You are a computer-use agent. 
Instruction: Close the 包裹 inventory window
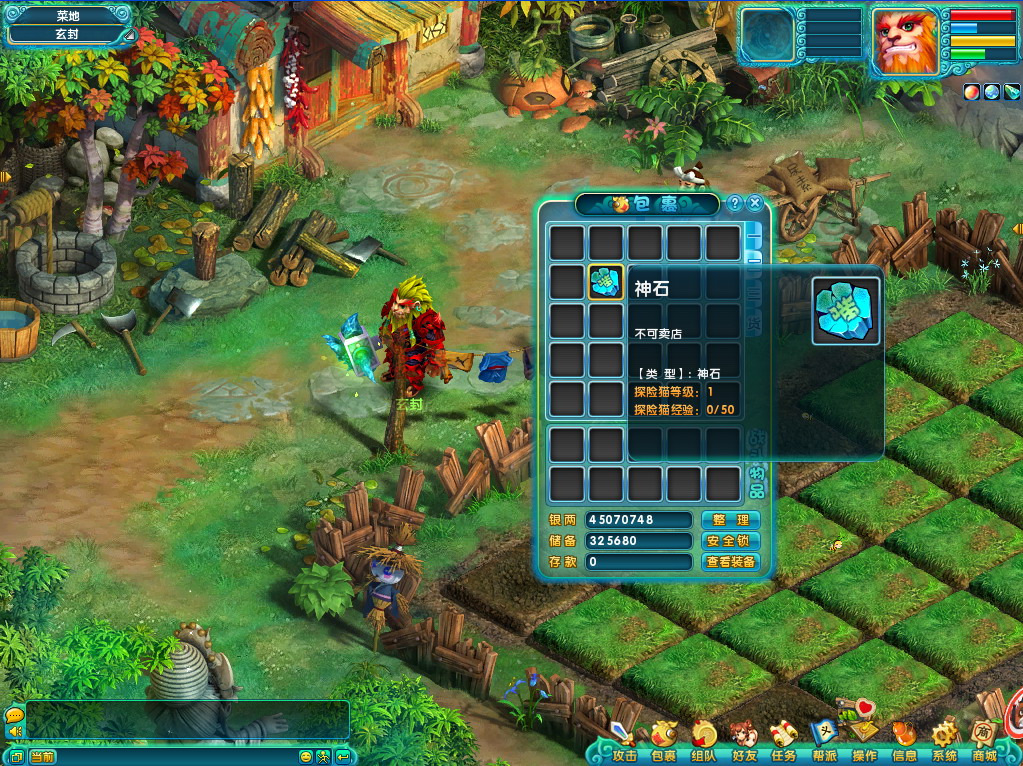point(755,203)
